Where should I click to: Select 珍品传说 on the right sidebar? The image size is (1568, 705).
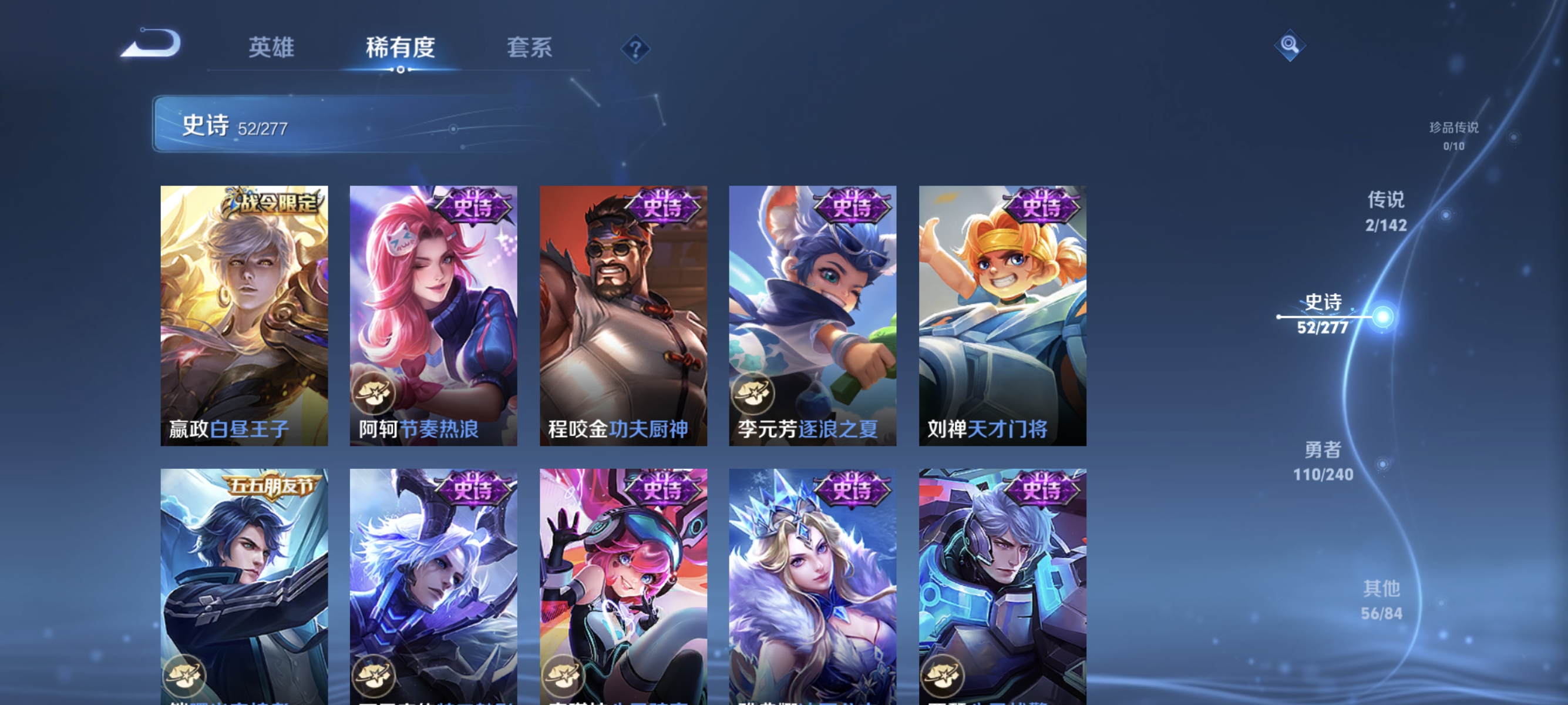pos(1453,129)
